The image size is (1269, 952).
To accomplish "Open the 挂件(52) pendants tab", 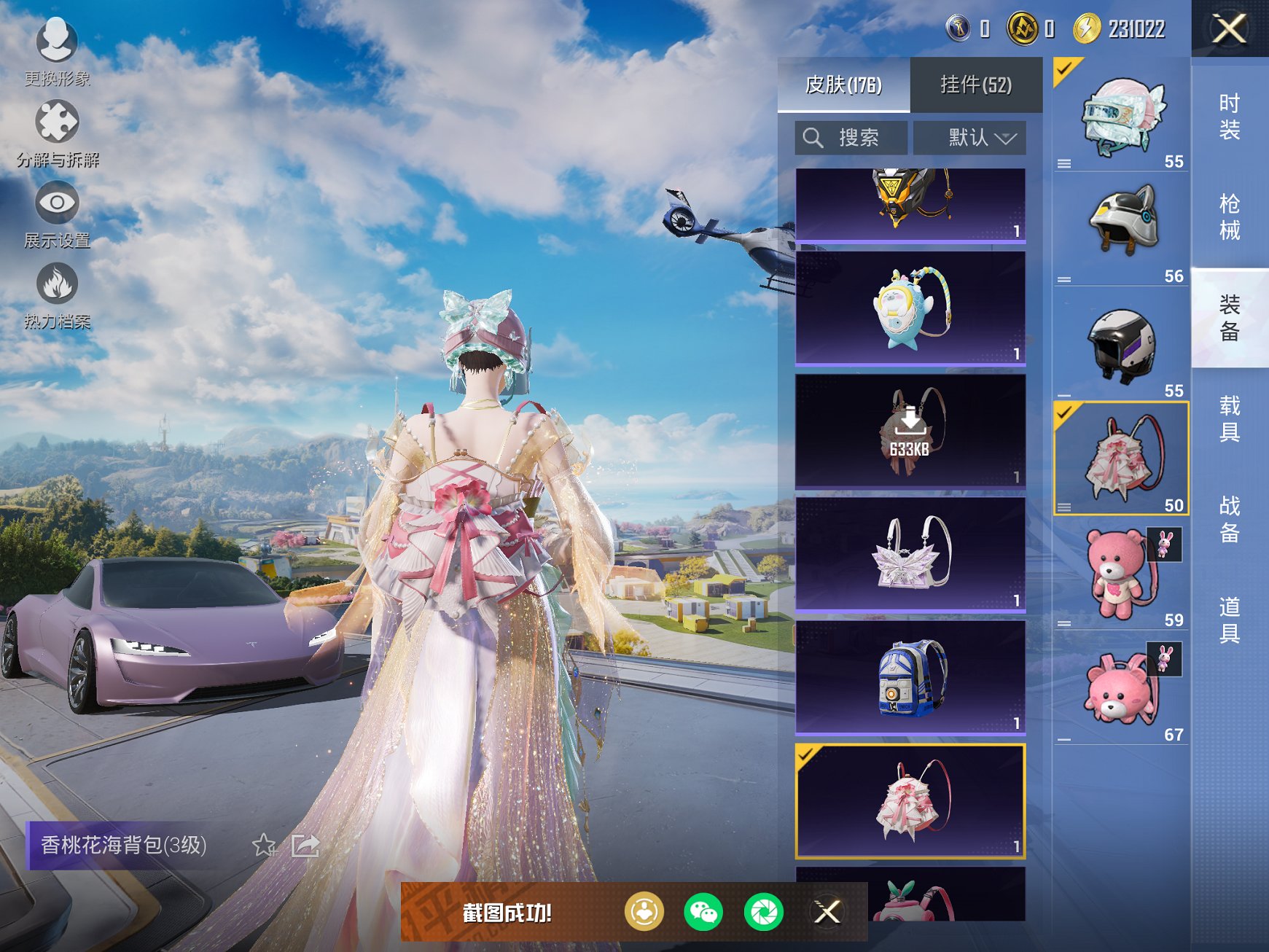I will pyautogui.click(x=976, y=85).
